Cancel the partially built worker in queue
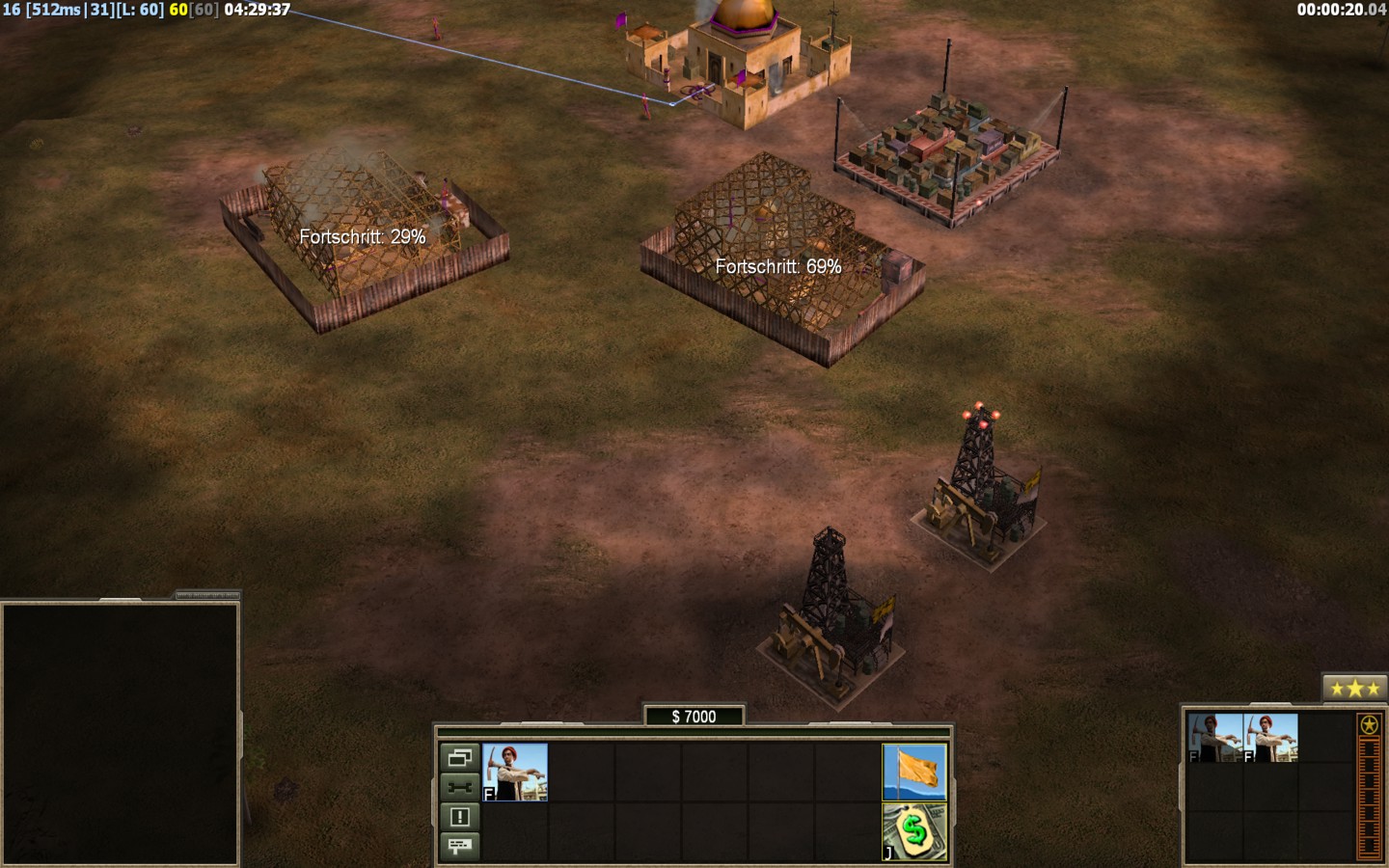Viewport: 1389px width, 868px height. [1215, 738]
